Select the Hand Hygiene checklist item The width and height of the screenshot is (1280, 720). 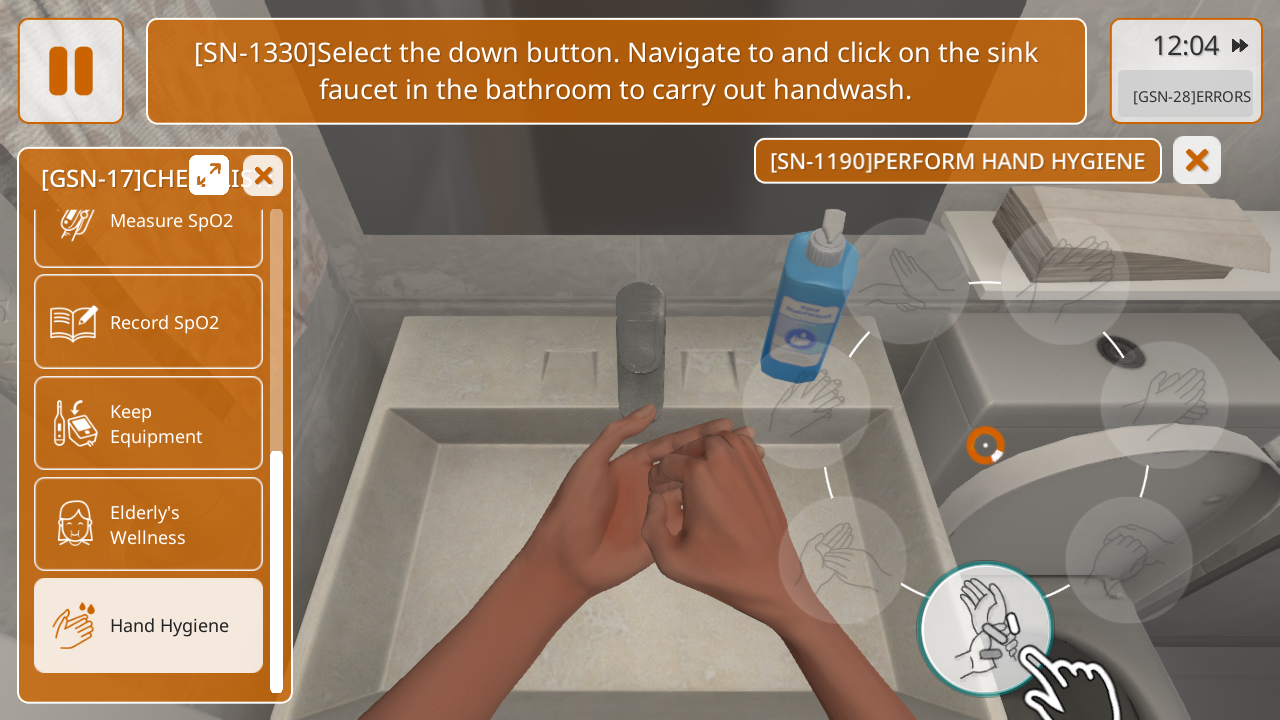coord(148,625)
